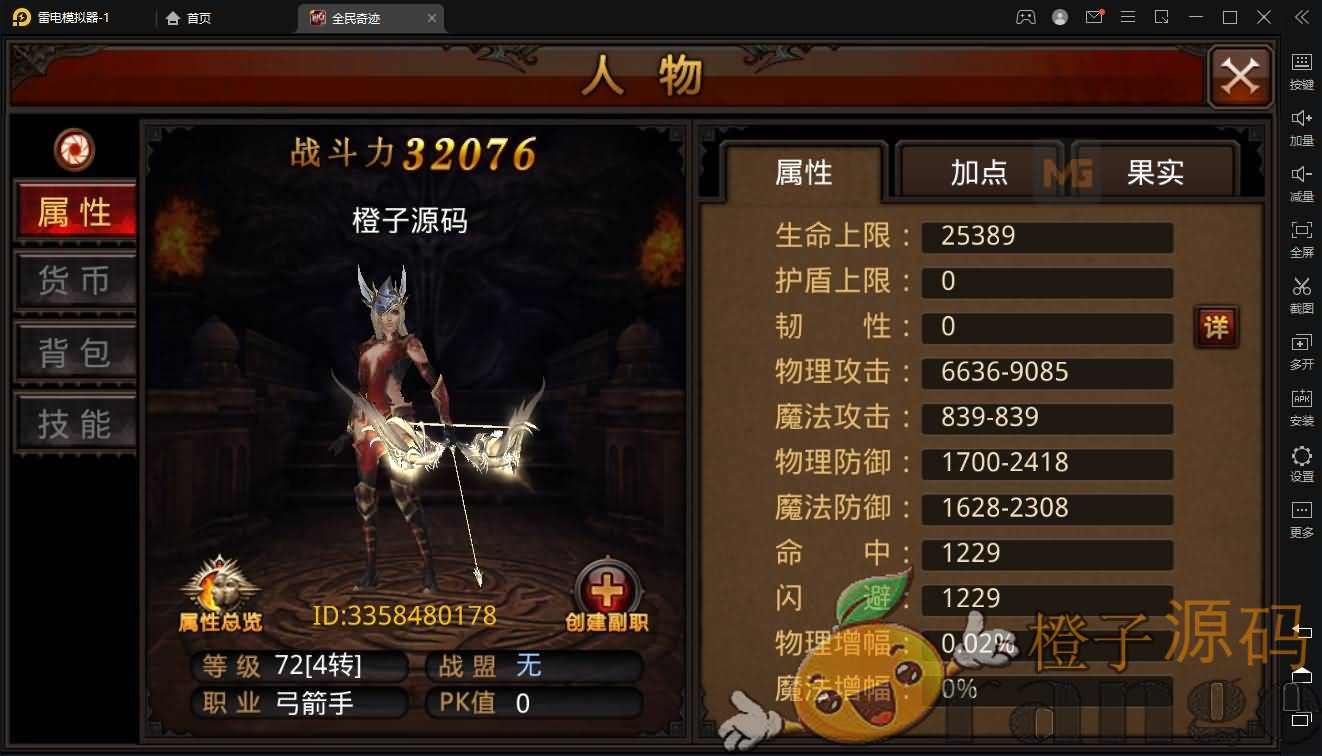Image resolution: width=1322 pixels, height=756 pixels.
Task: Enter fullscreen via the 全屏 icon
Action: point(1302,238)
